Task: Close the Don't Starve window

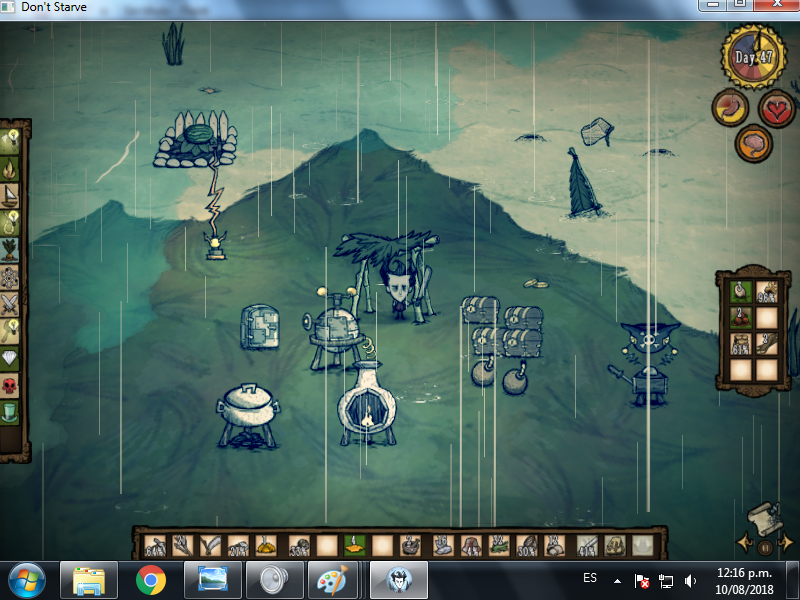Action: pos(776,5)
